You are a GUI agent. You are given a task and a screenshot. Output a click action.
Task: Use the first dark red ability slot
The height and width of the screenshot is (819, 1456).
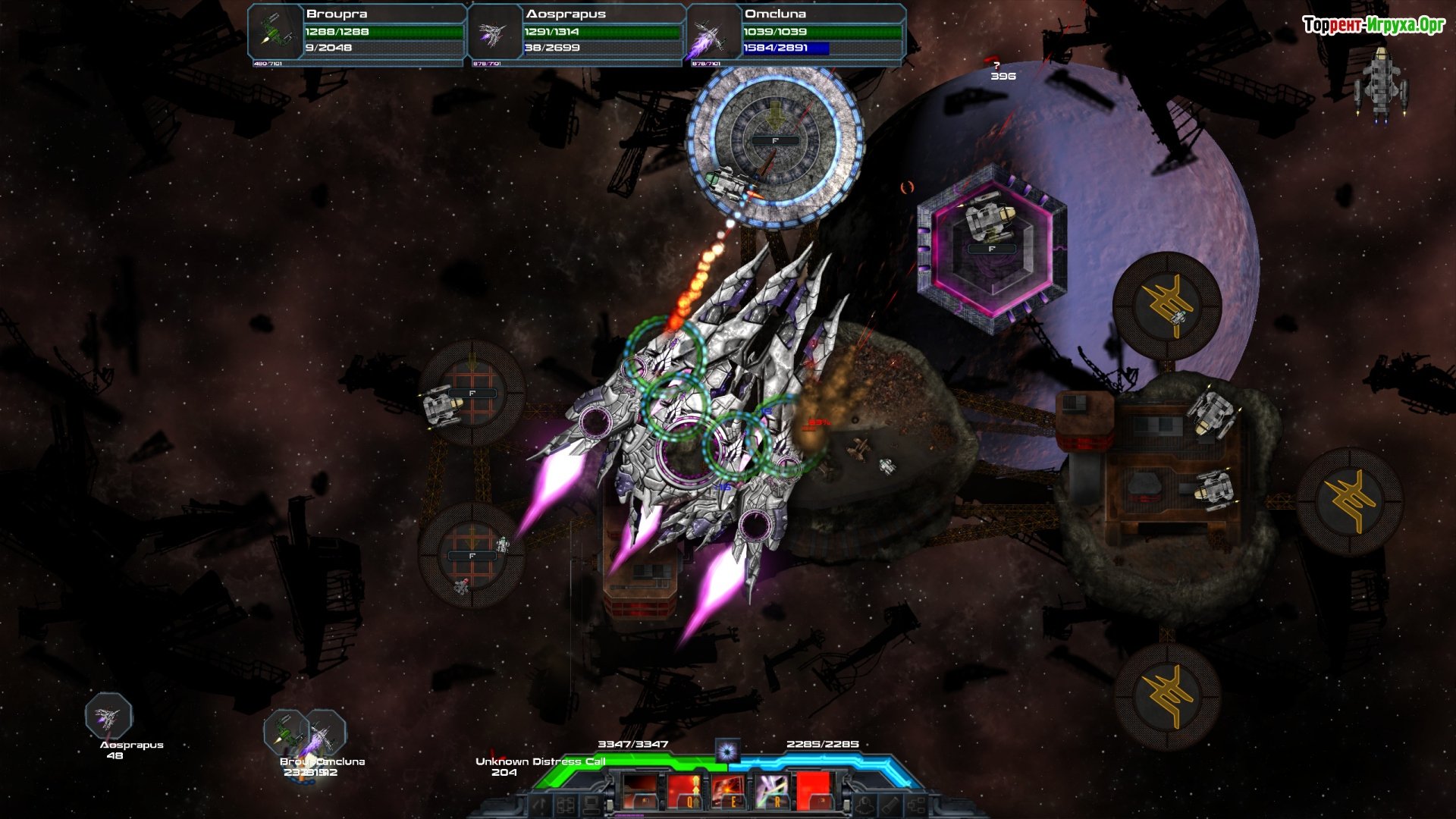coord(642,792)
